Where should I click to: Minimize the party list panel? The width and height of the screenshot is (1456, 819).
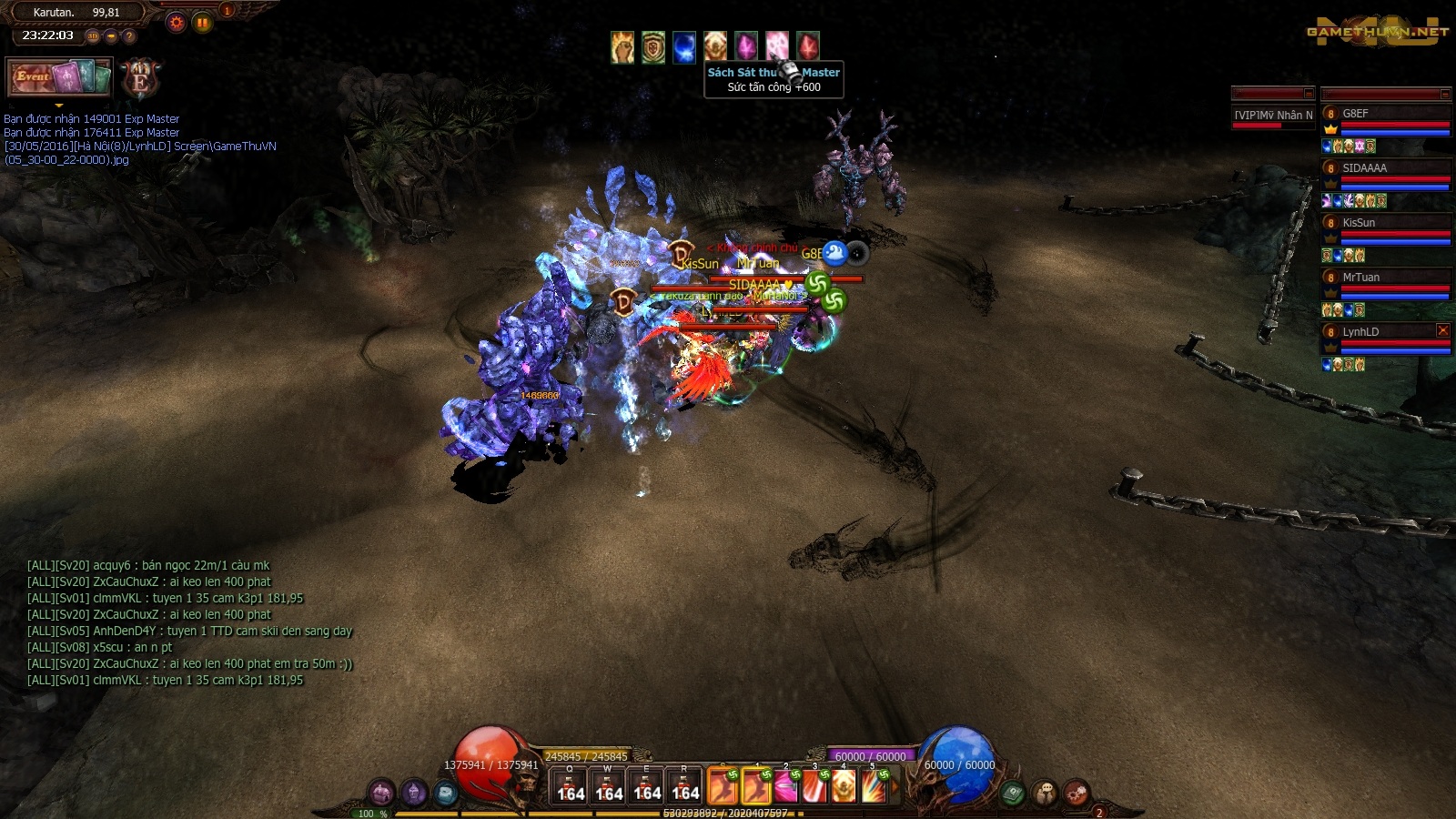(x=1444, y=94)
